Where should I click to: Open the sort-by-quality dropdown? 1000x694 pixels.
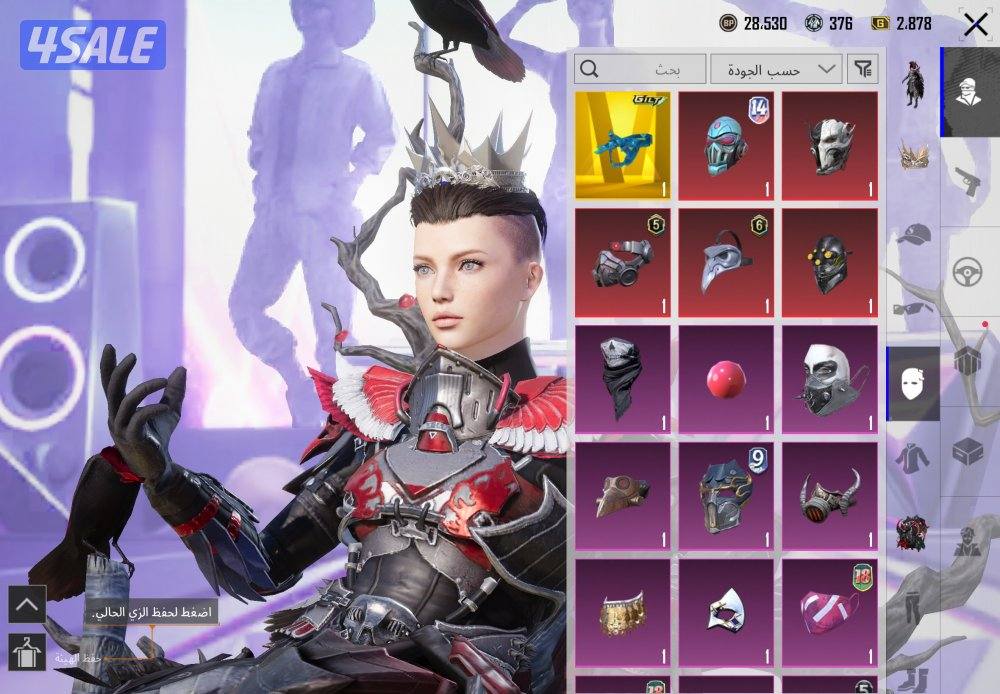point(775,69)
